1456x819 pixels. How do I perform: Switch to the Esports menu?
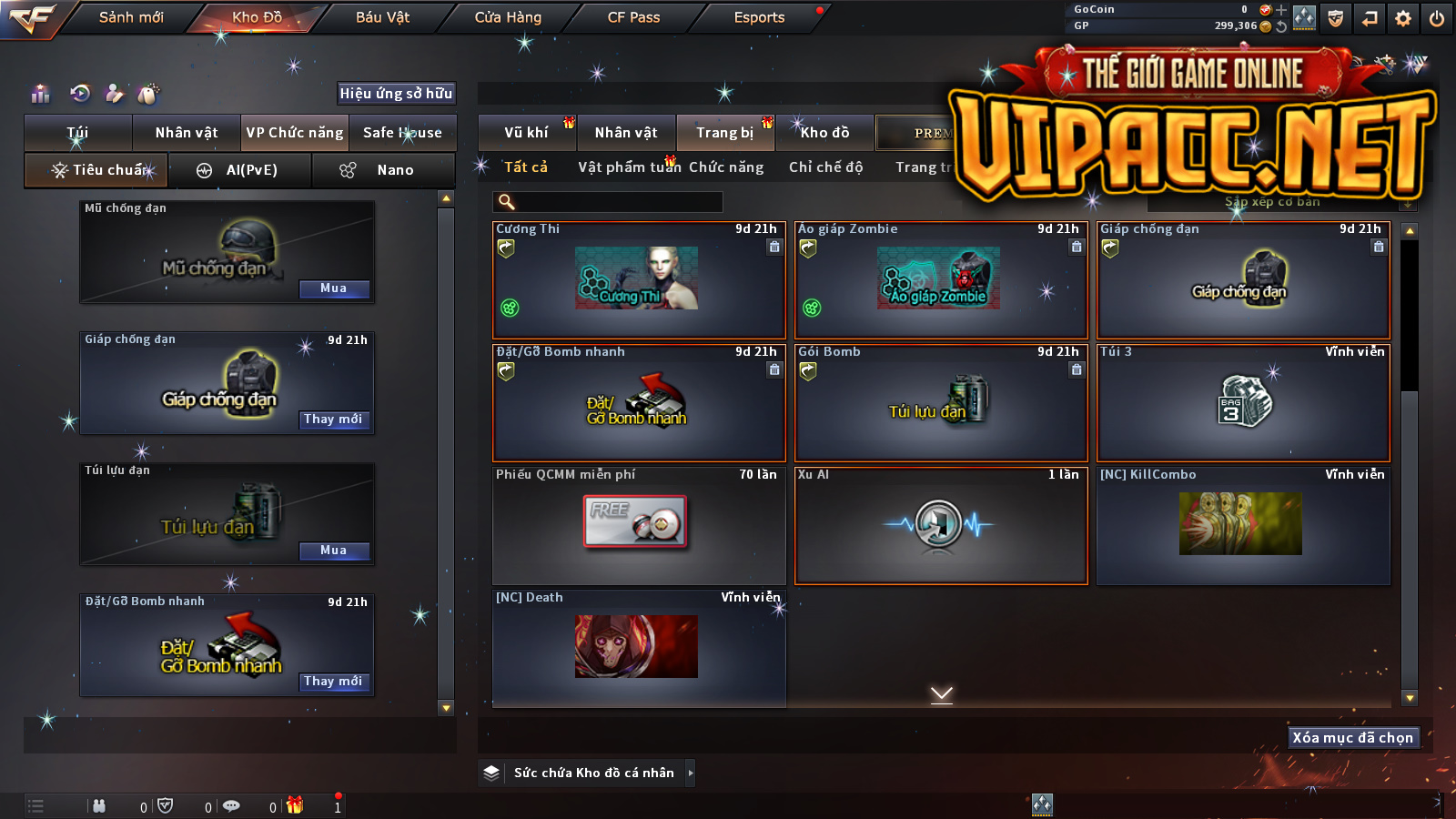759,17
